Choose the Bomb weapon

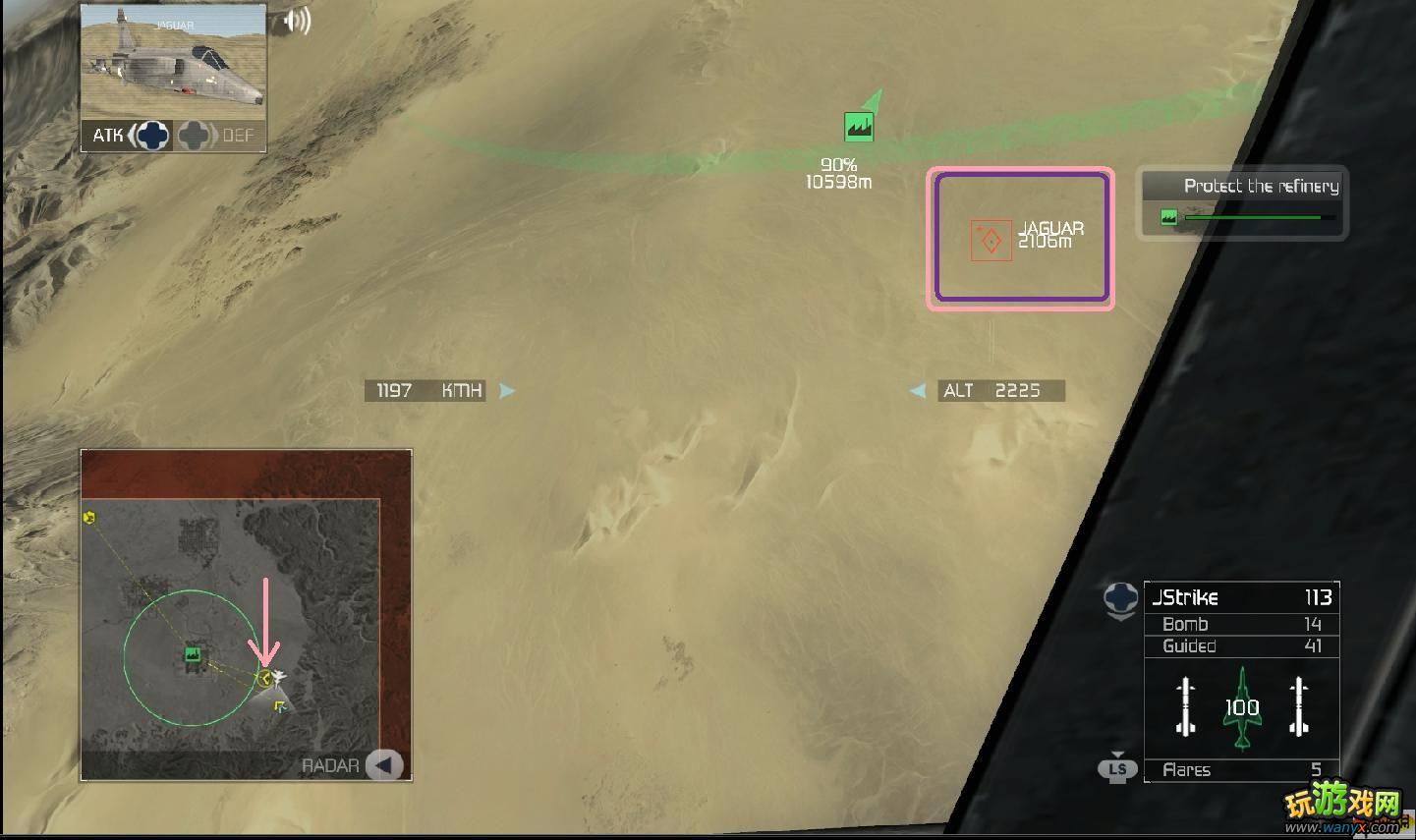click(x=1241, y=624)
